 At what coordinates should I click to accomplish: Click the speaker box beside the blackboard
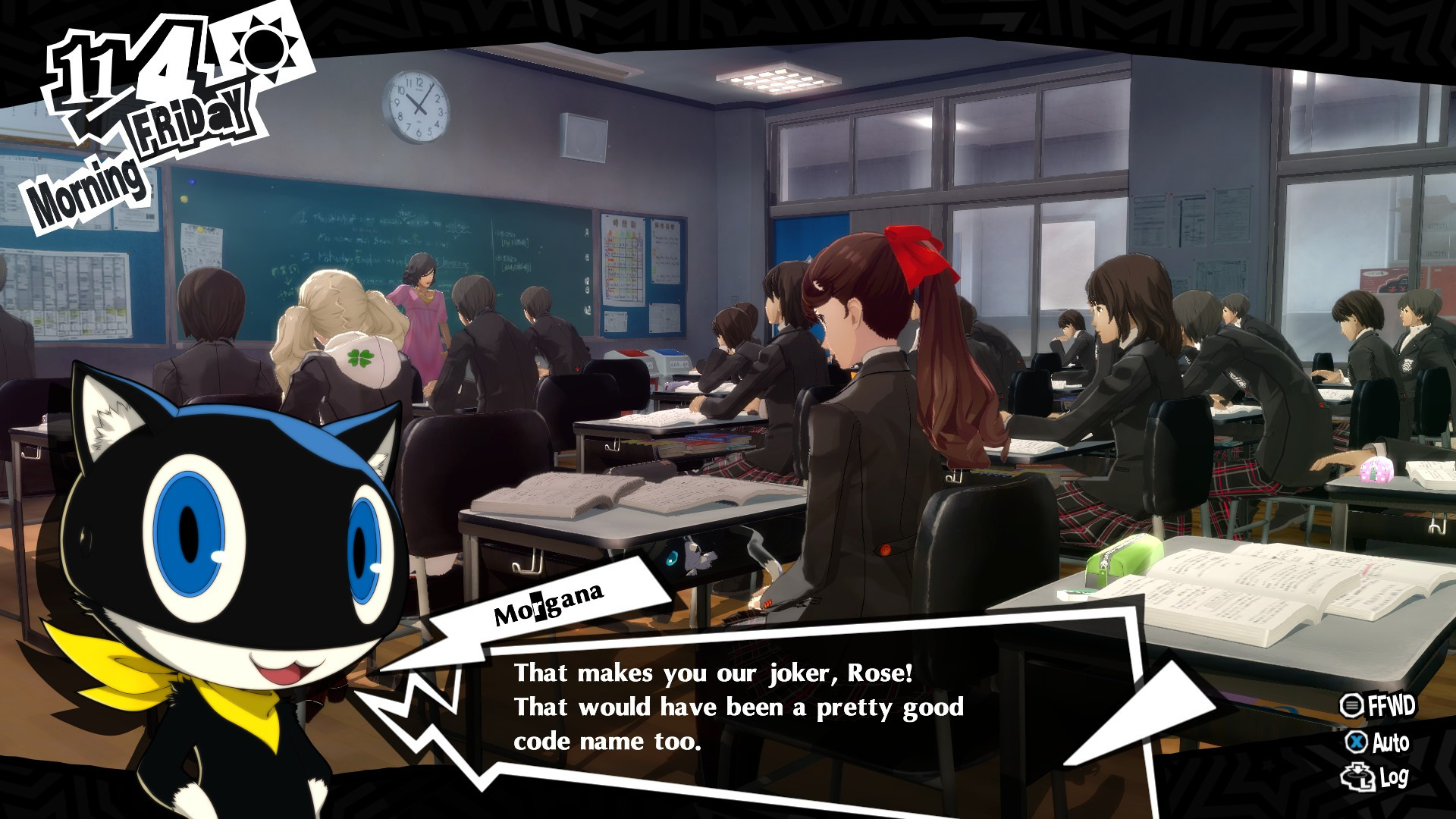pos(582,136)
